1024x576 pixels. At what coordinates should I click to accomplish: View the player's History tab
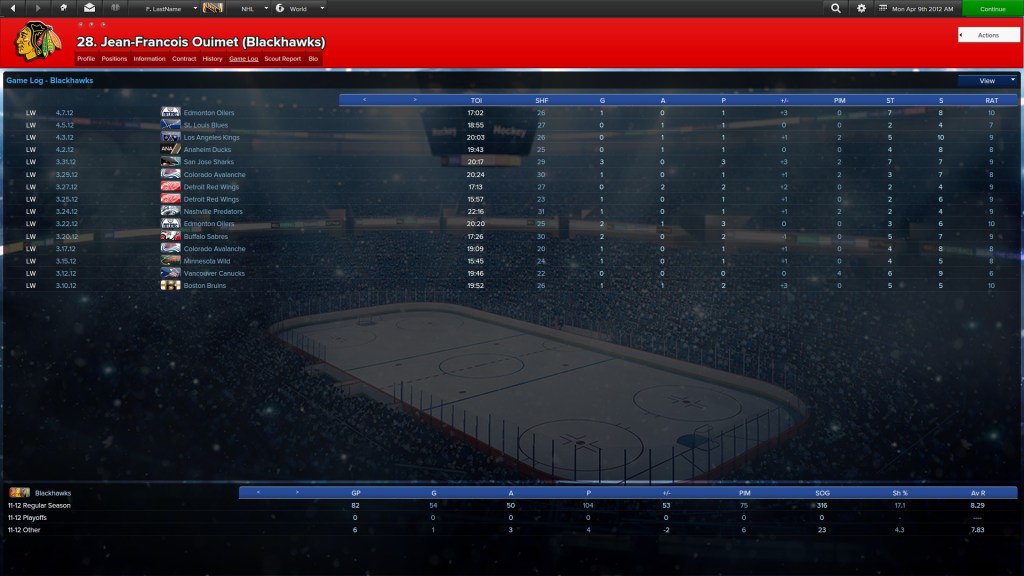coord(212,59)
